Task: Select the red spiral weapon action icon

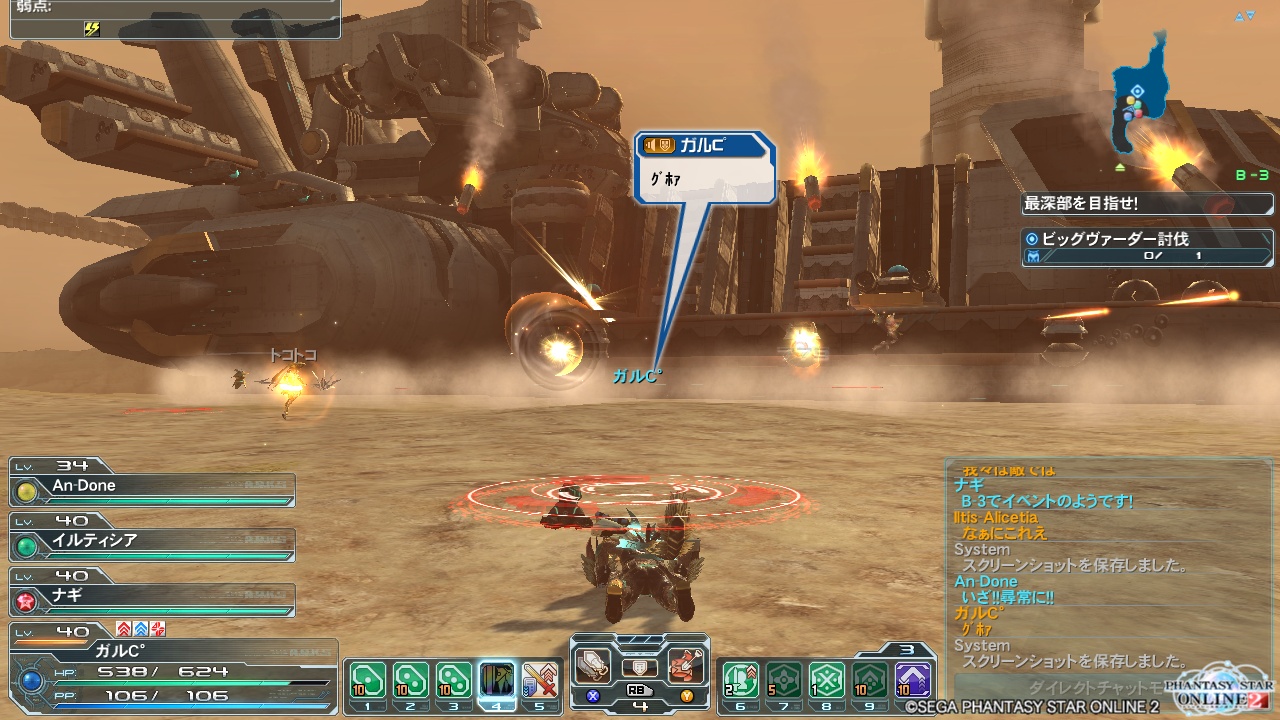Action: point(686,664)
